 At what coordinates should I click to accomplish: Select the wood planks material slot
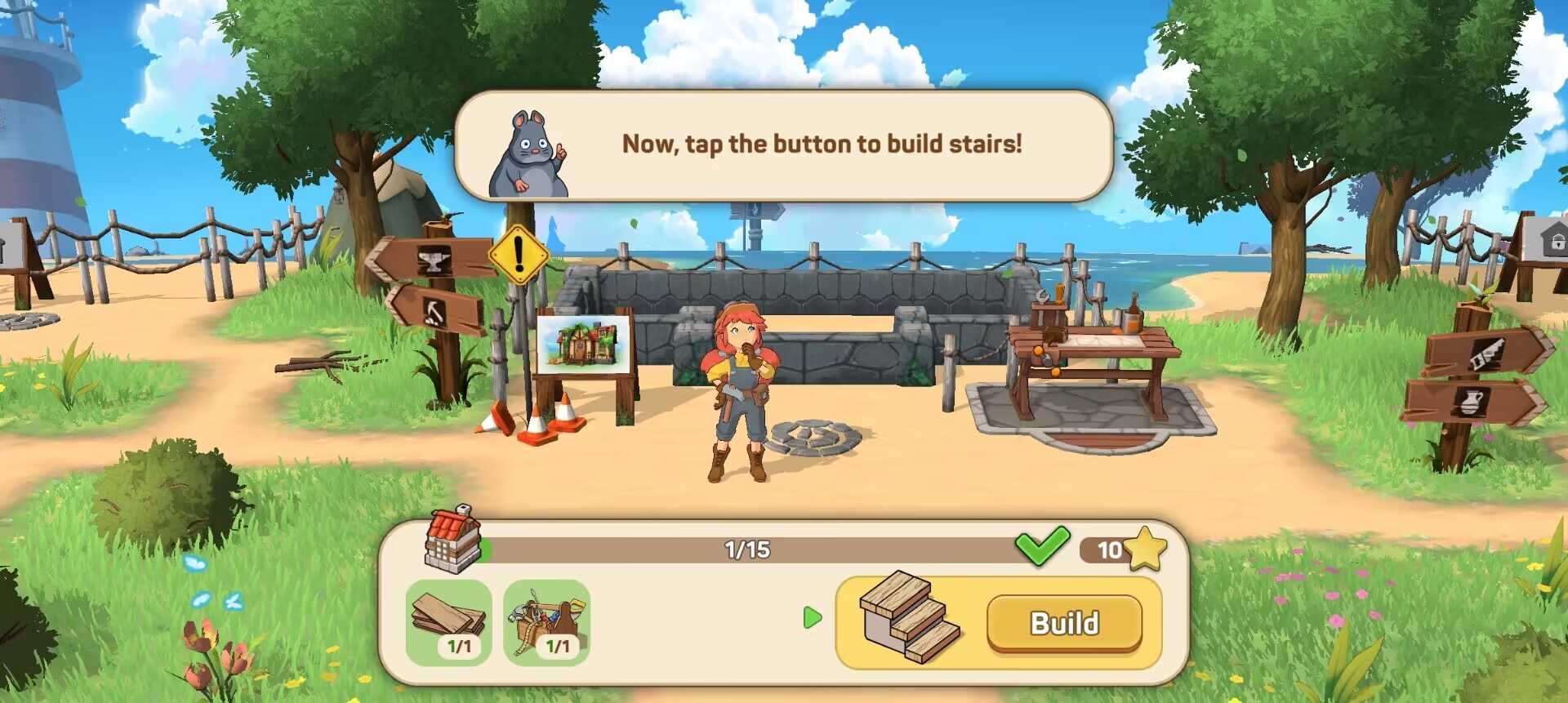pyautogui.click(x=448, y=622)
